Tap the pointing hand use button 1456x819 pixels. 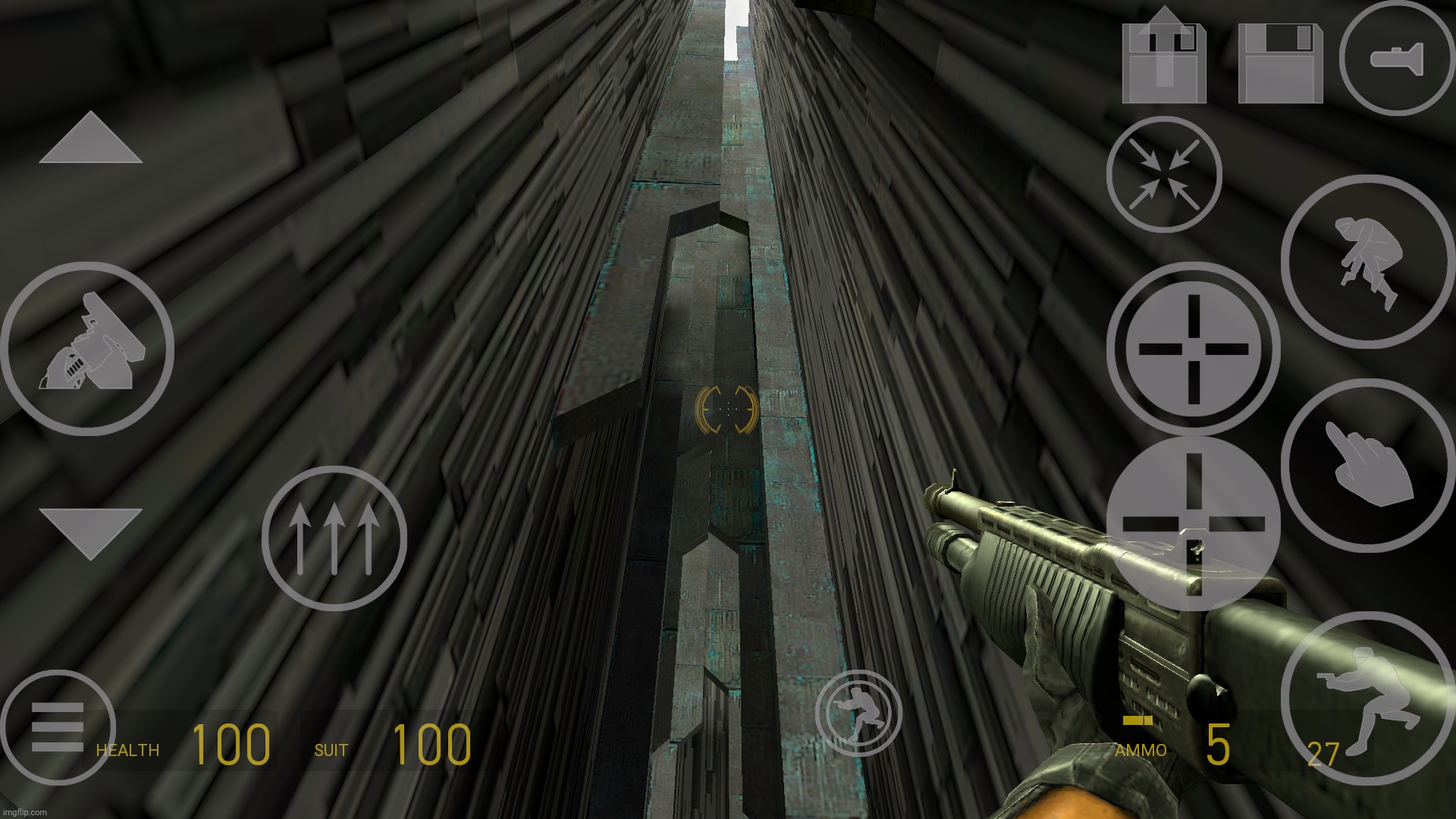[1367, 465]
